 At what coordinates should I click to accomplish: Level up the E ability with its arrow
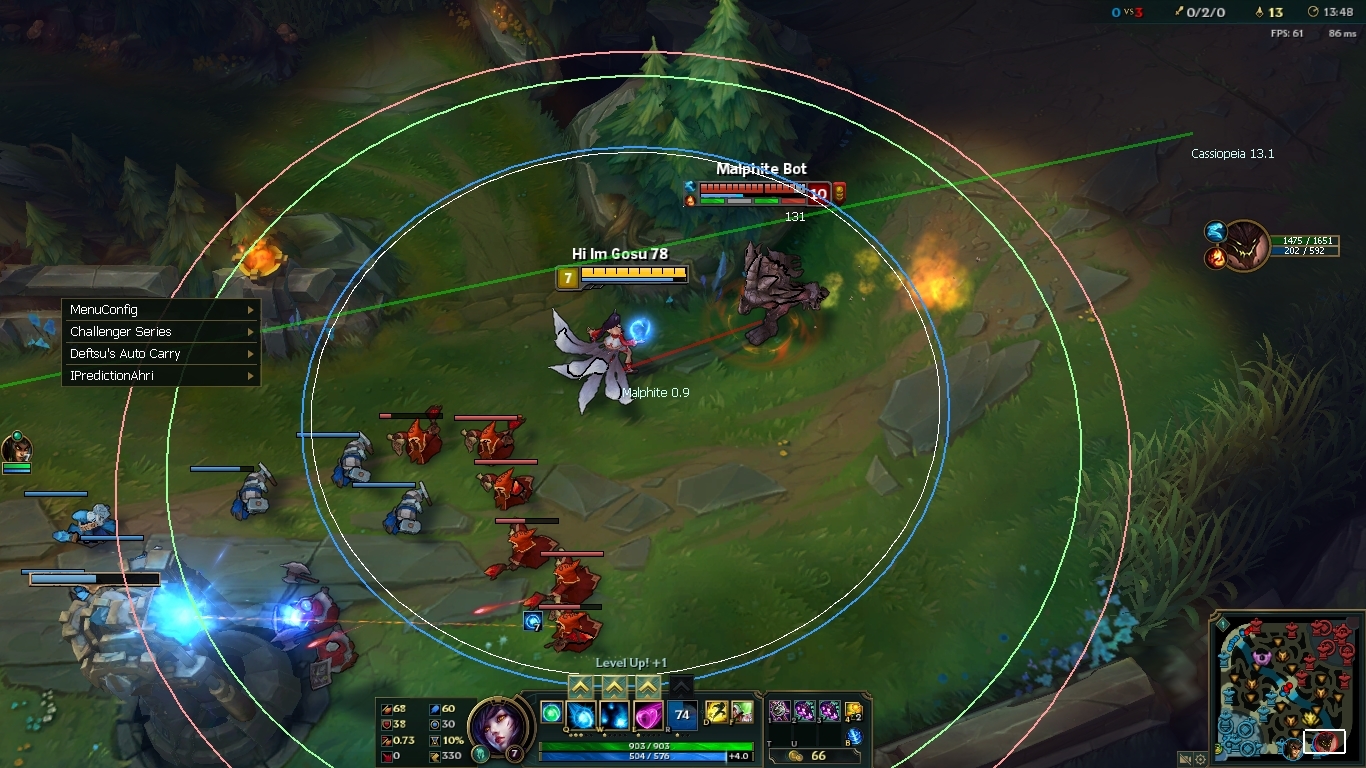tap(648, 686)
